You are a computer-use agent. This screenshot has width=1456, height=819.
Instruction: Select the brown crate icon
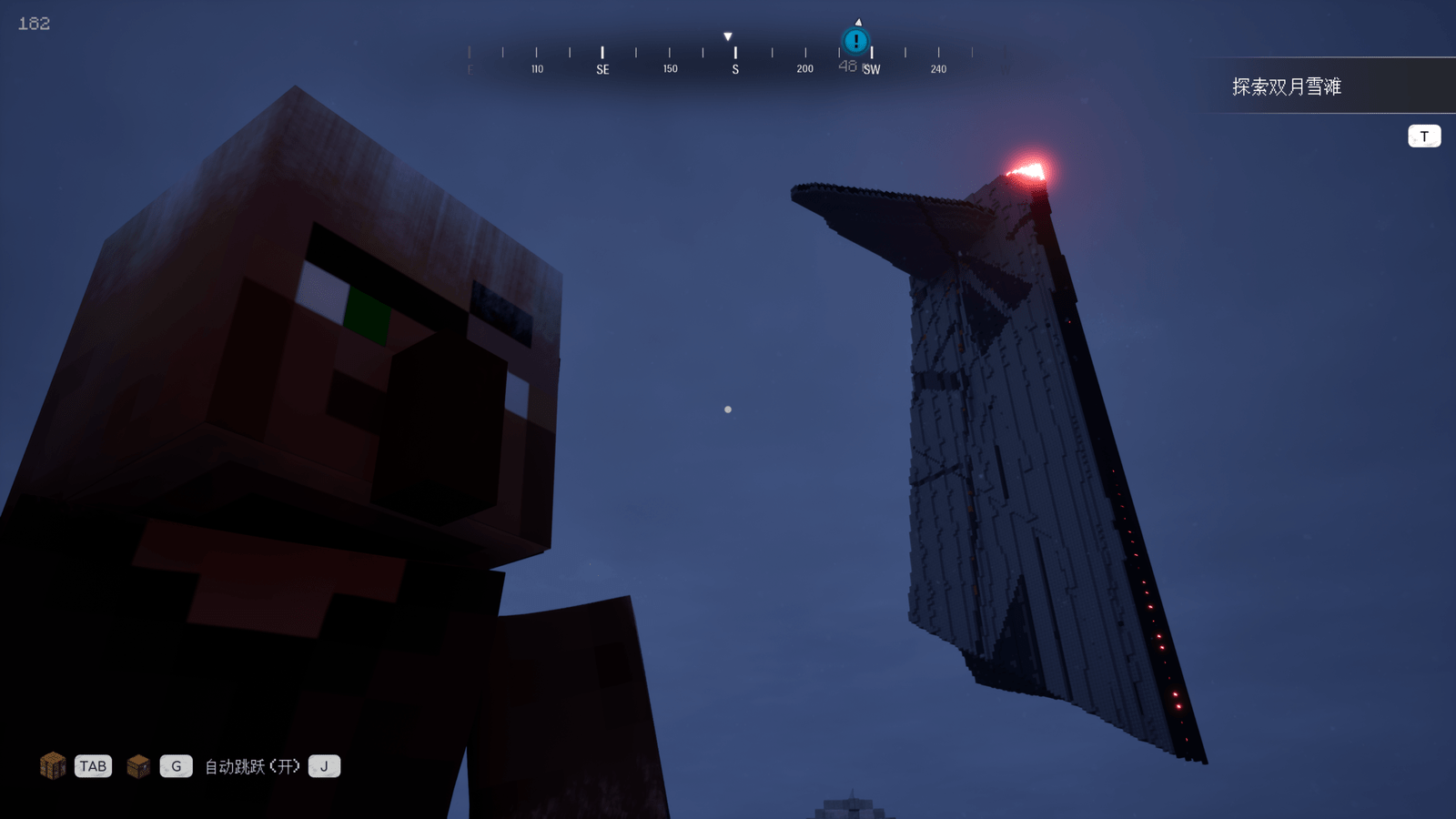coord(138,766)
